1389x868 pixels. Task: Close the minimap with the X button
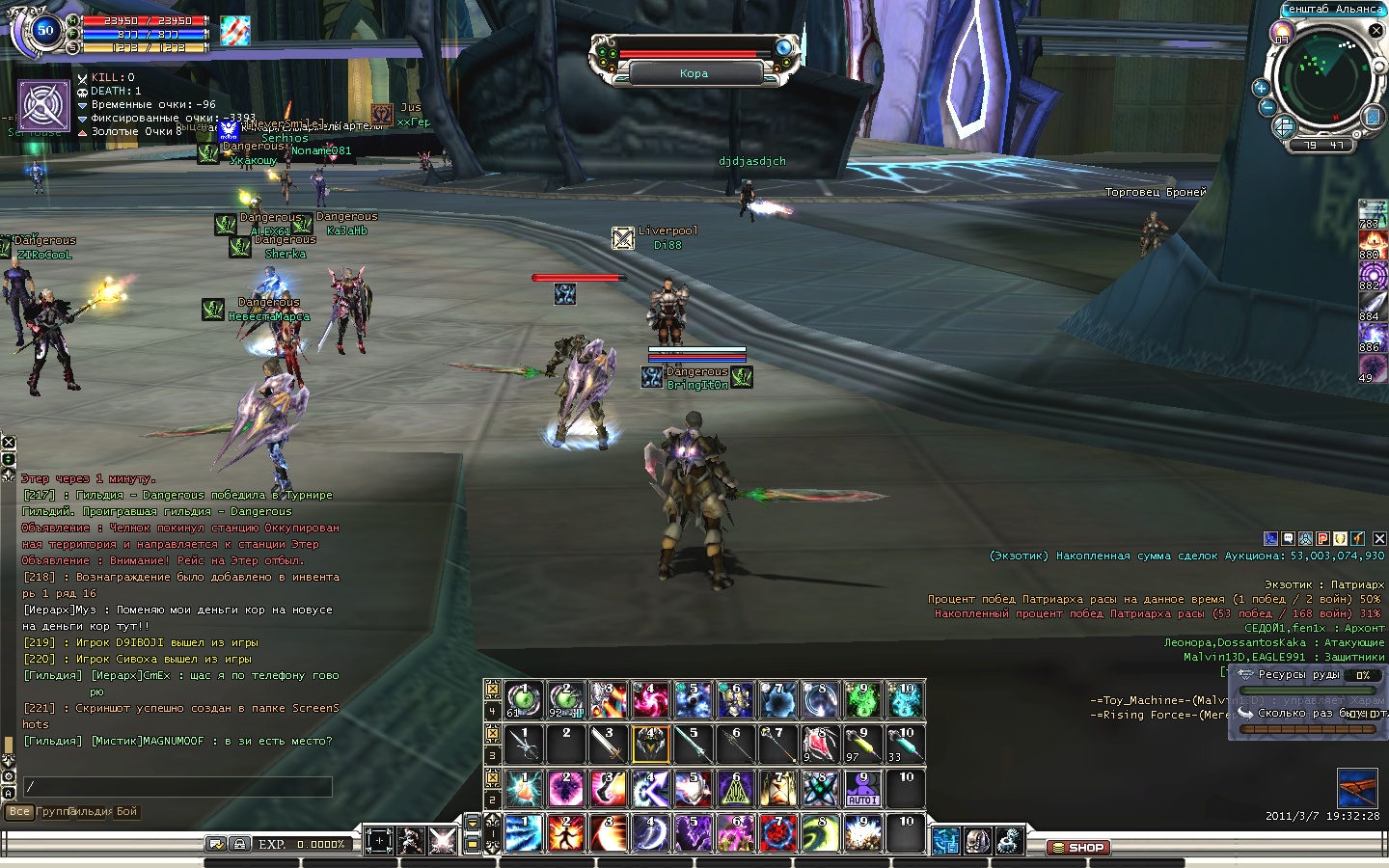pyautogui.click(x=1376, y=31)
